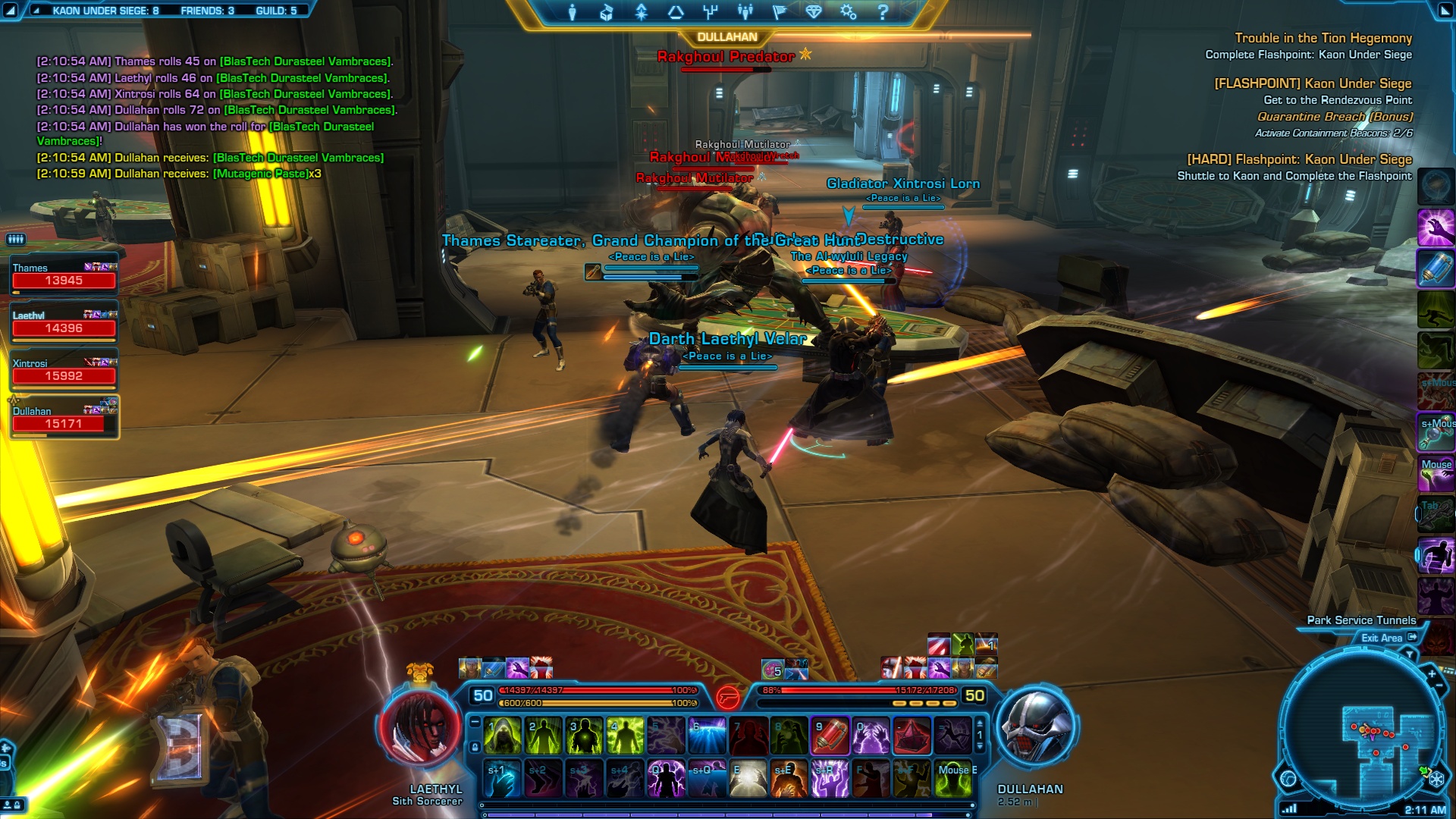Open the minimap filter funnel button
Viewport: 1456px width, 819px height.
click(x=1410, y=654)
